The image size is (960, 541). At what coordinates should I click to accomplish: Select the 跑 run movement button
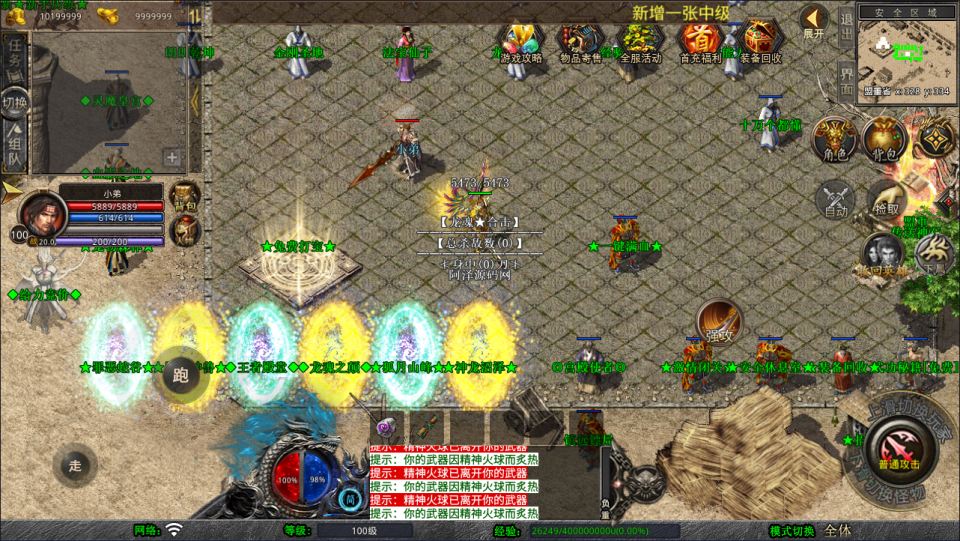pyautogui.click(x=180, y=375)
